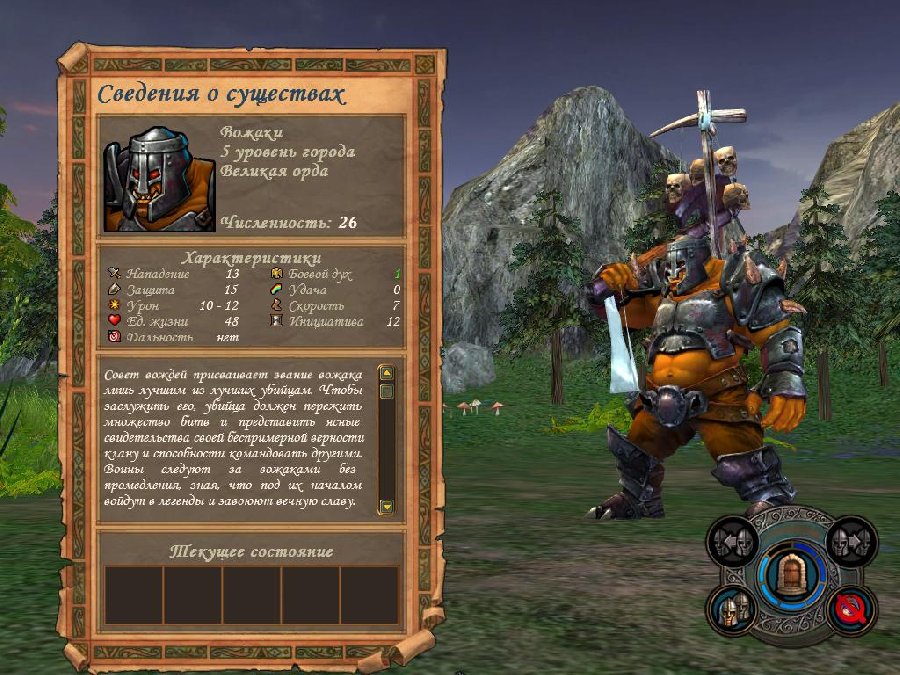Click the two-helmets button

[733, 610]
